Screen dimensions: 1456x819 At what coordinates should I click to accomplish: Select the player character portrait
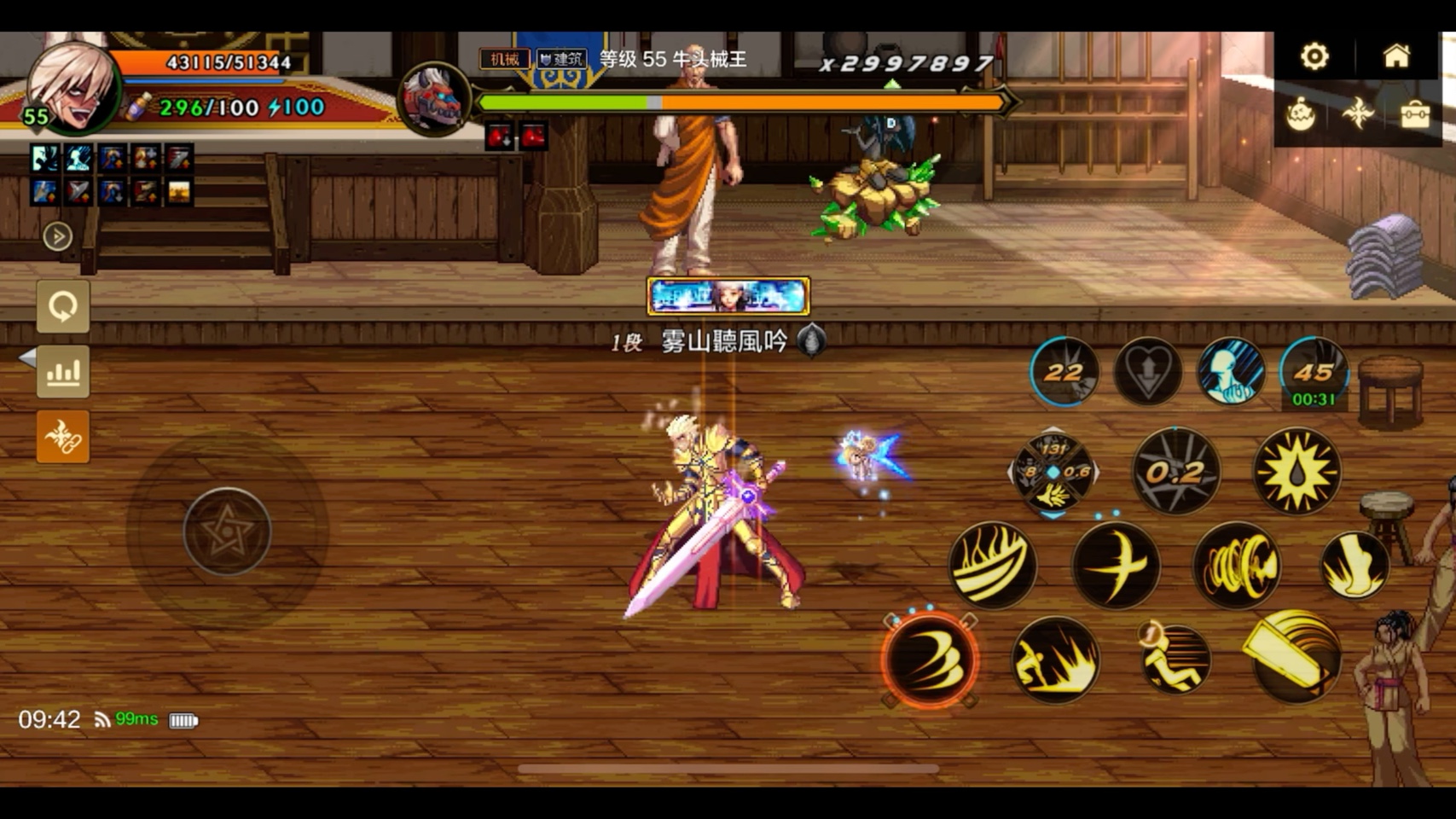click(x=73, y=87)
